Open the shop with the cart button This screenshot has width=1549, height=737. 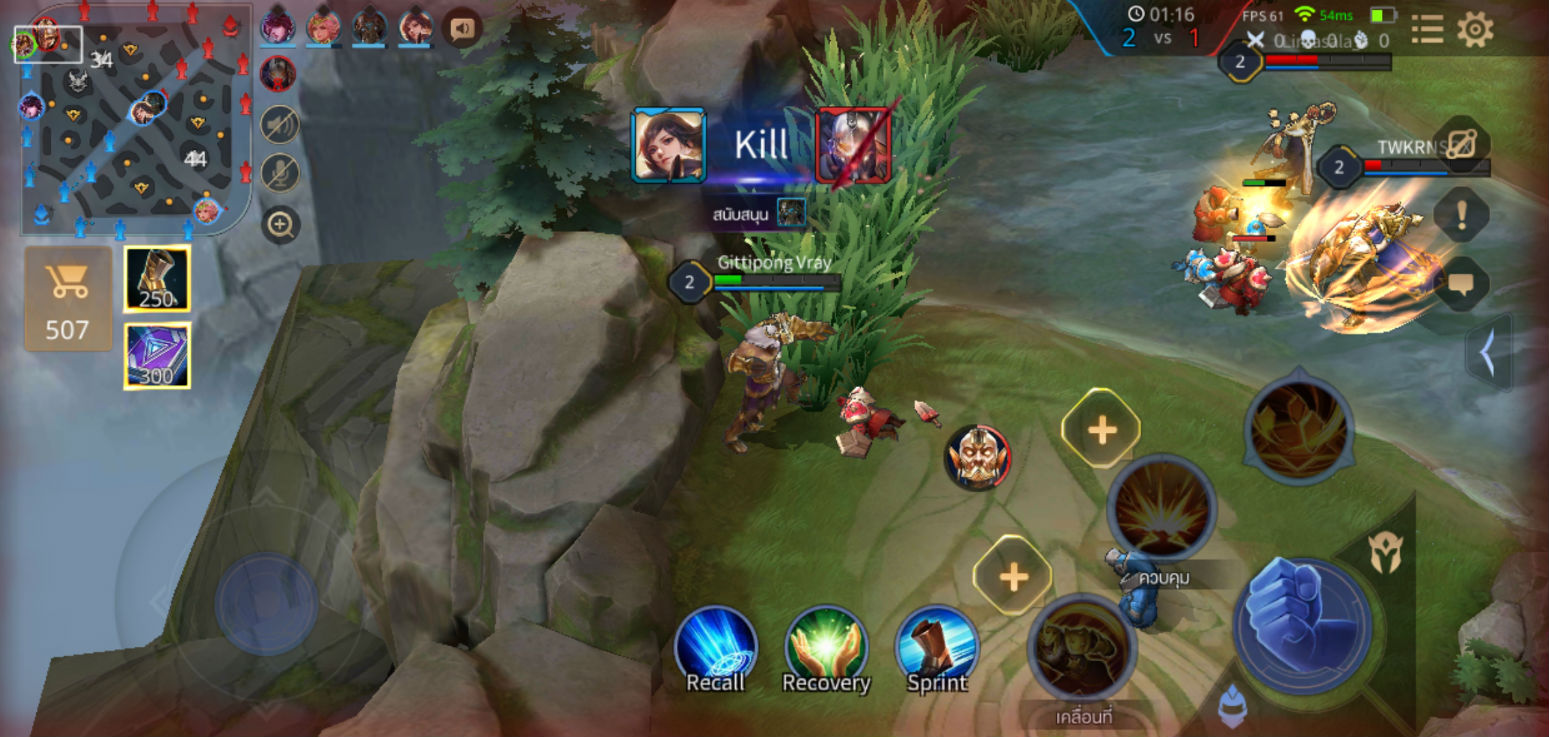(x=67, y=298)
